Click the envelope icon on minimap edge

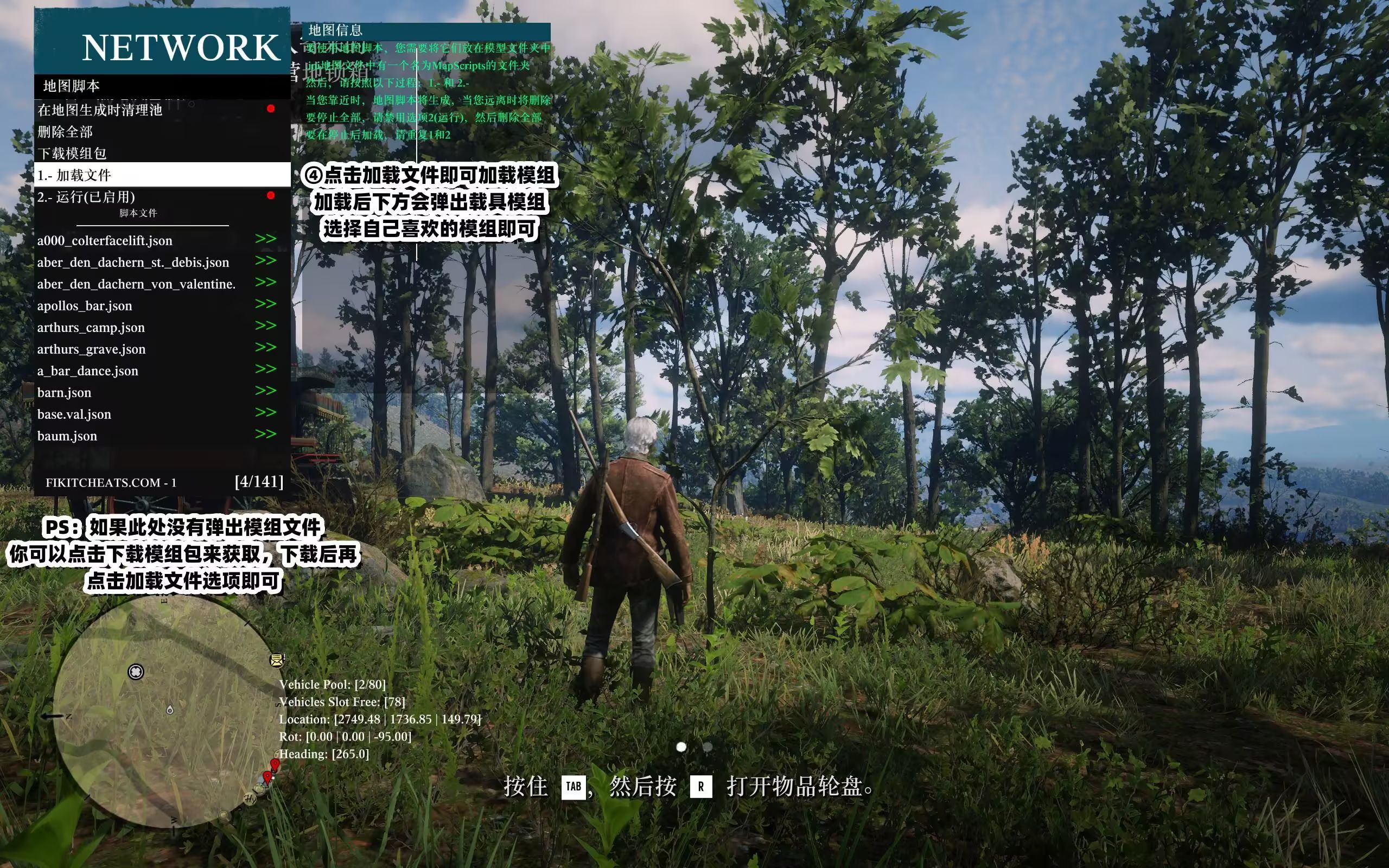(277, 660)
